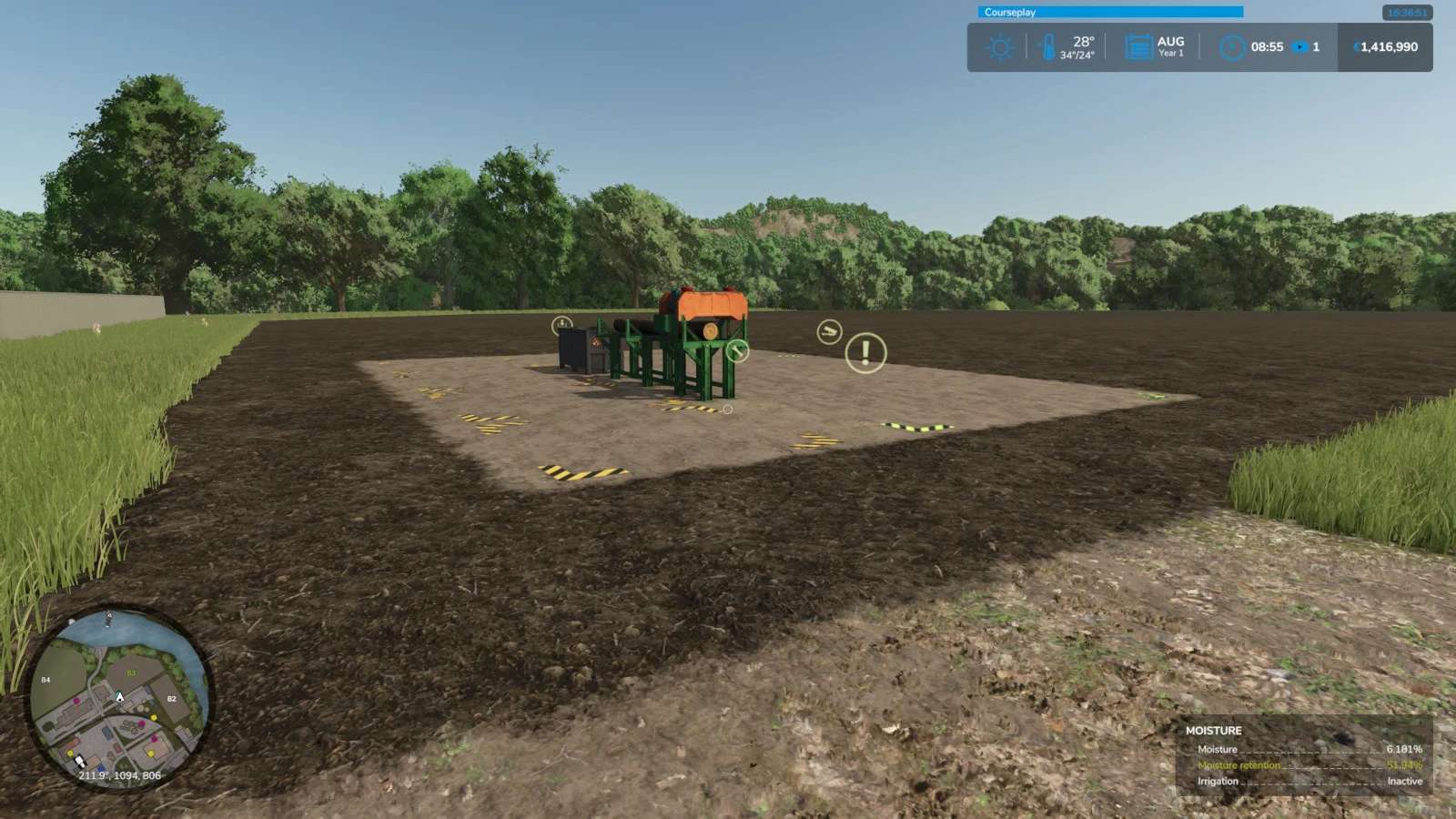Select the wrench interaction marker on the sawmill
The width and height of the screenshot is (1456, 819).
point(737,351)
